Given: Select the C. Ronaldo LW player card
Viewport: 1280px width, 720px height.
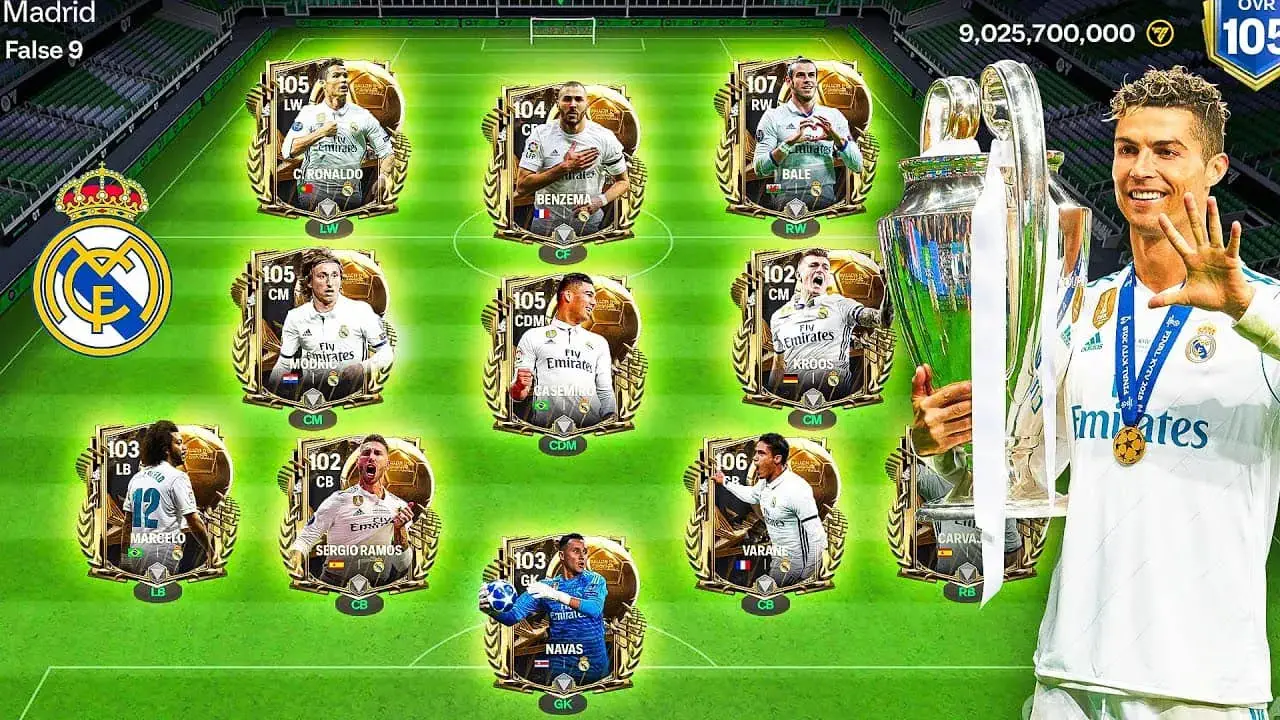Looking at the screenshot, I should click(x=327, y=138).
